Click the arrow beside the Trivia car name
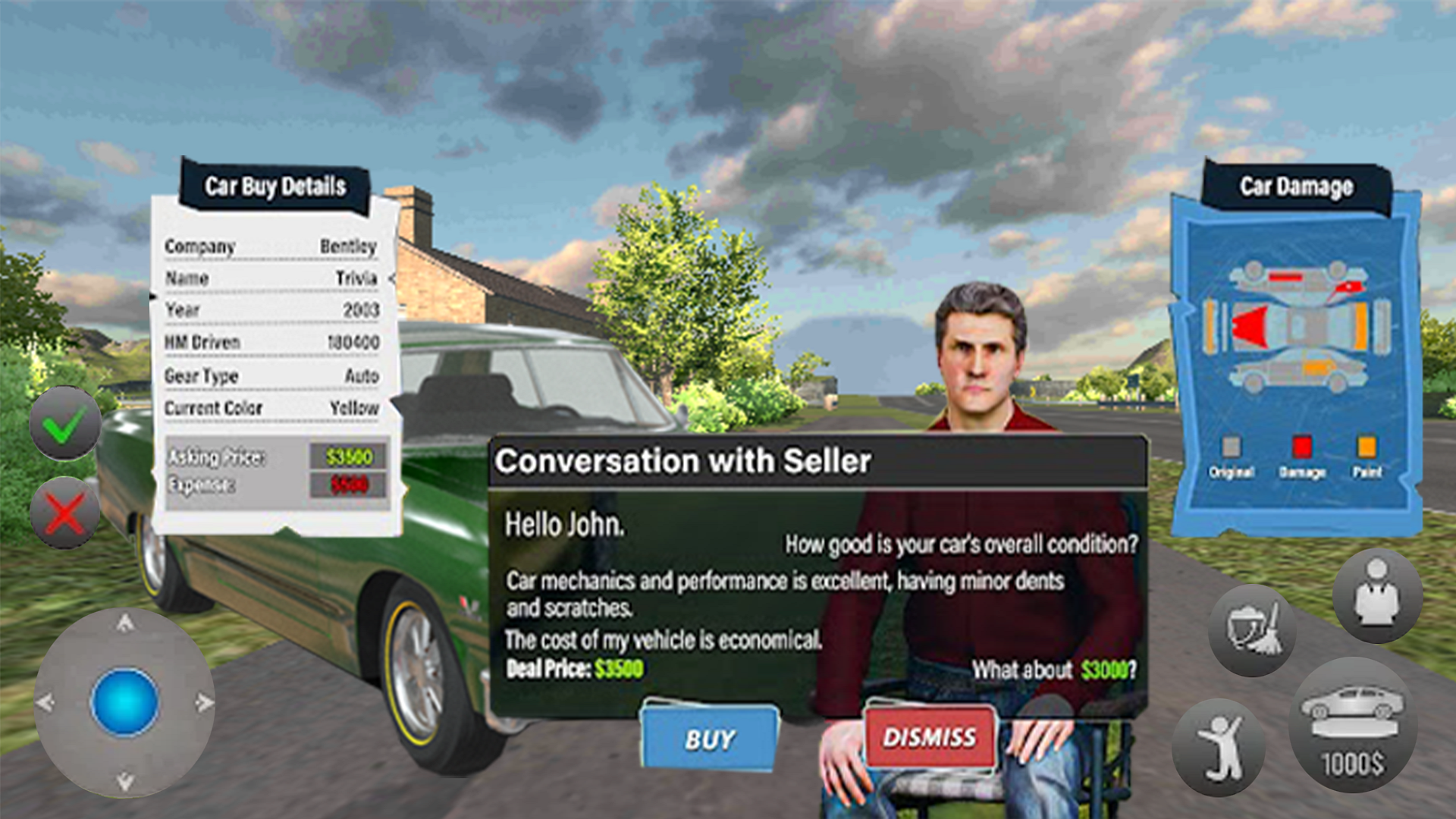Image resolution: width=1456 pixels, height=819 pixels. (x=391, y=278)
